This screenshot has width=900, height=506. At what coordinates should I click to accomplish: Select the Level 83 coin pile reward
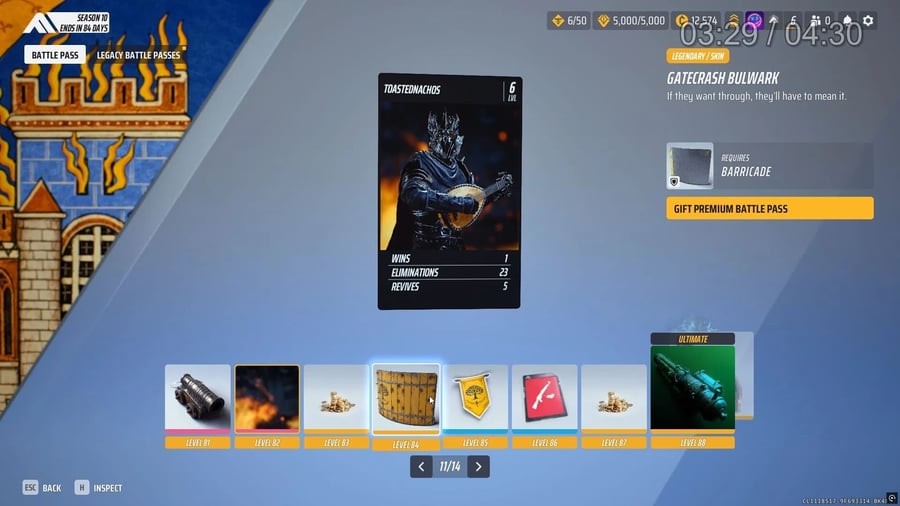pyautogui.click(x=336, y=398)
